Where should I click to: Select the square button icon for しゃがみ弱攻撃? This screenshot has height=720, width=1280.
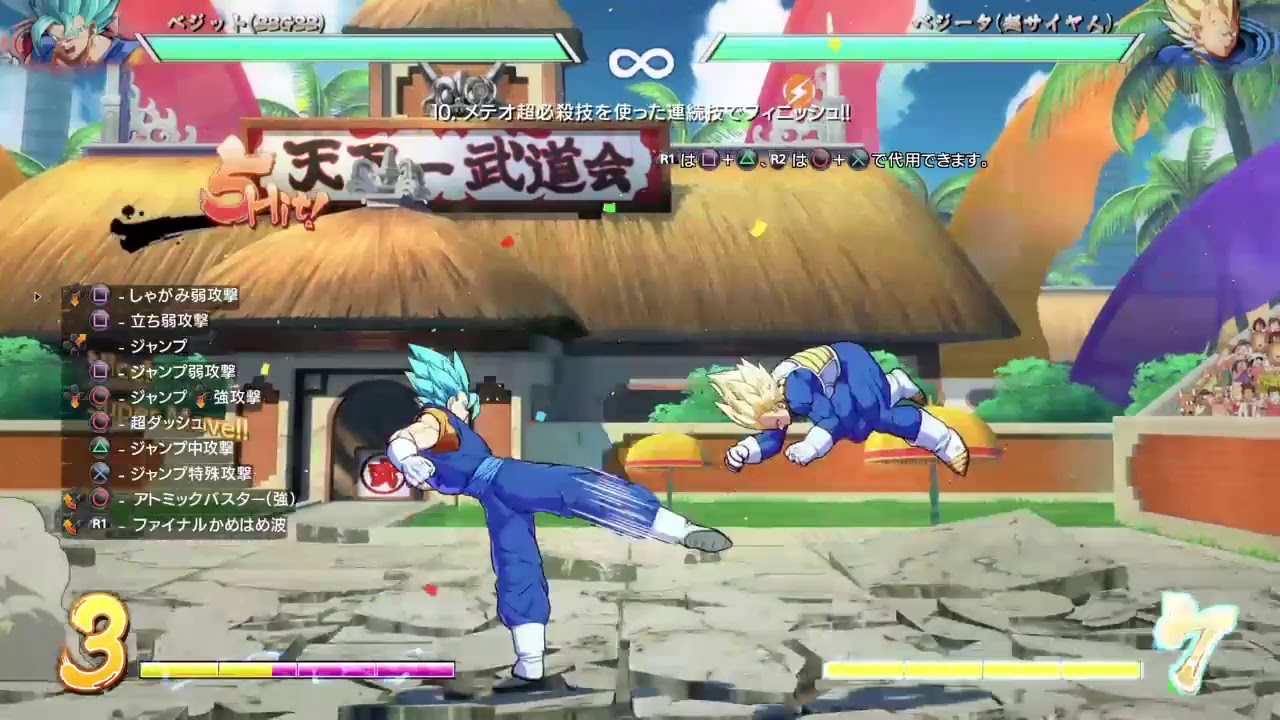[102, 296]
